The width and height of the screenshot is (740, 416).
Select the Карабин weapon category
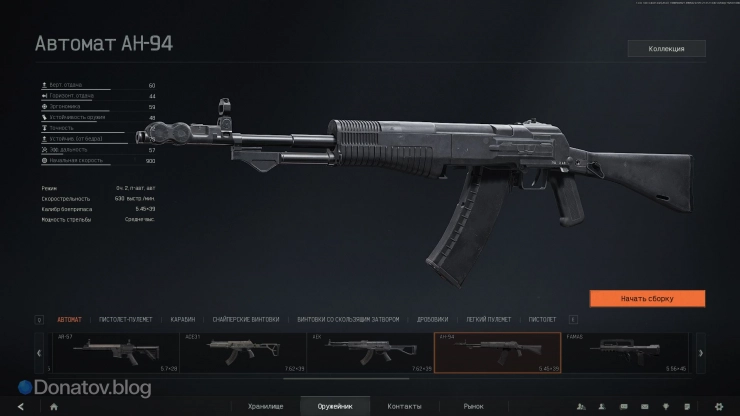pyautogui.click(x=182, y=319)
